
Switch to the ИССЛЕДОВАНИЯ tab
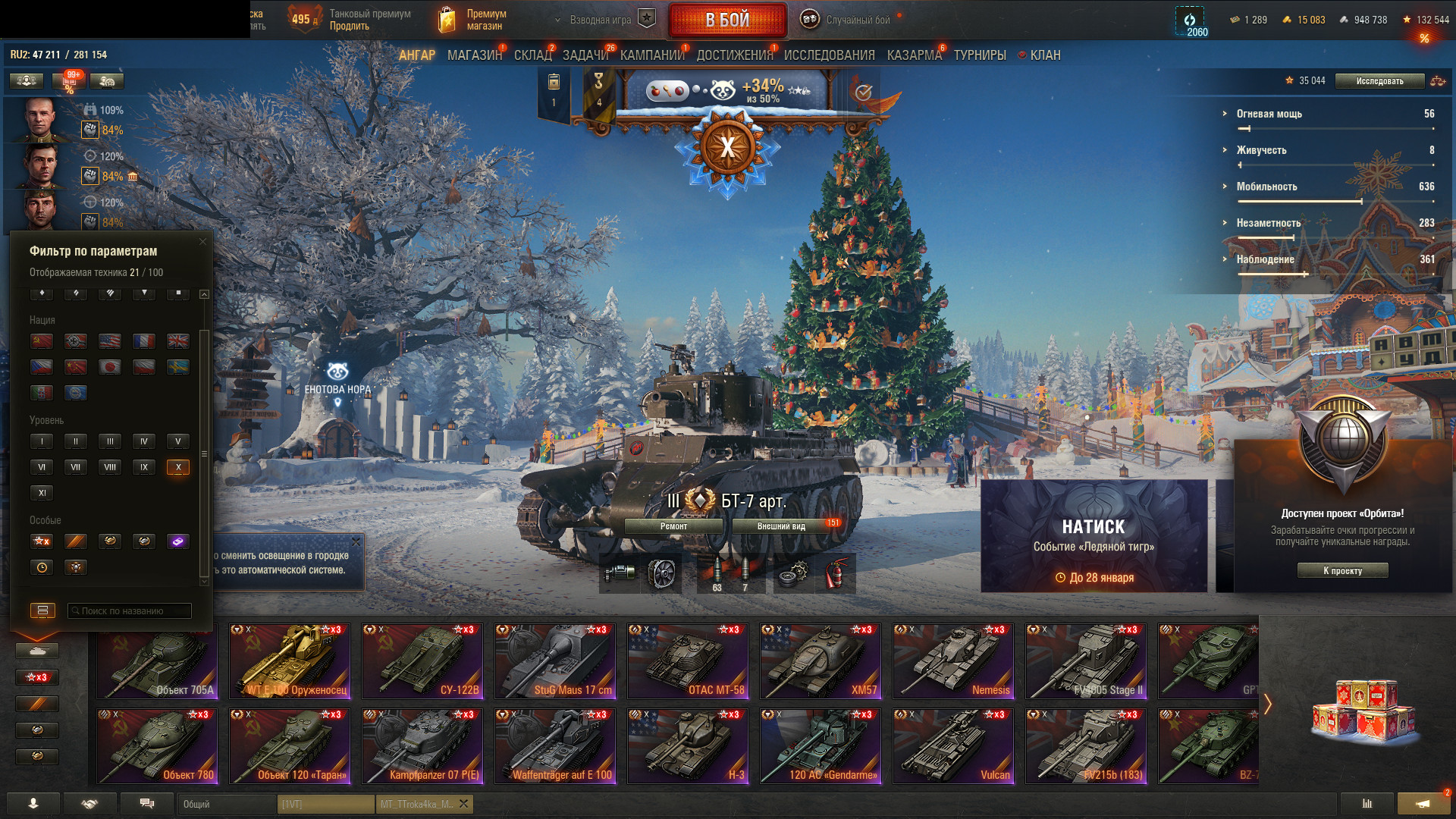pos(829,55)
